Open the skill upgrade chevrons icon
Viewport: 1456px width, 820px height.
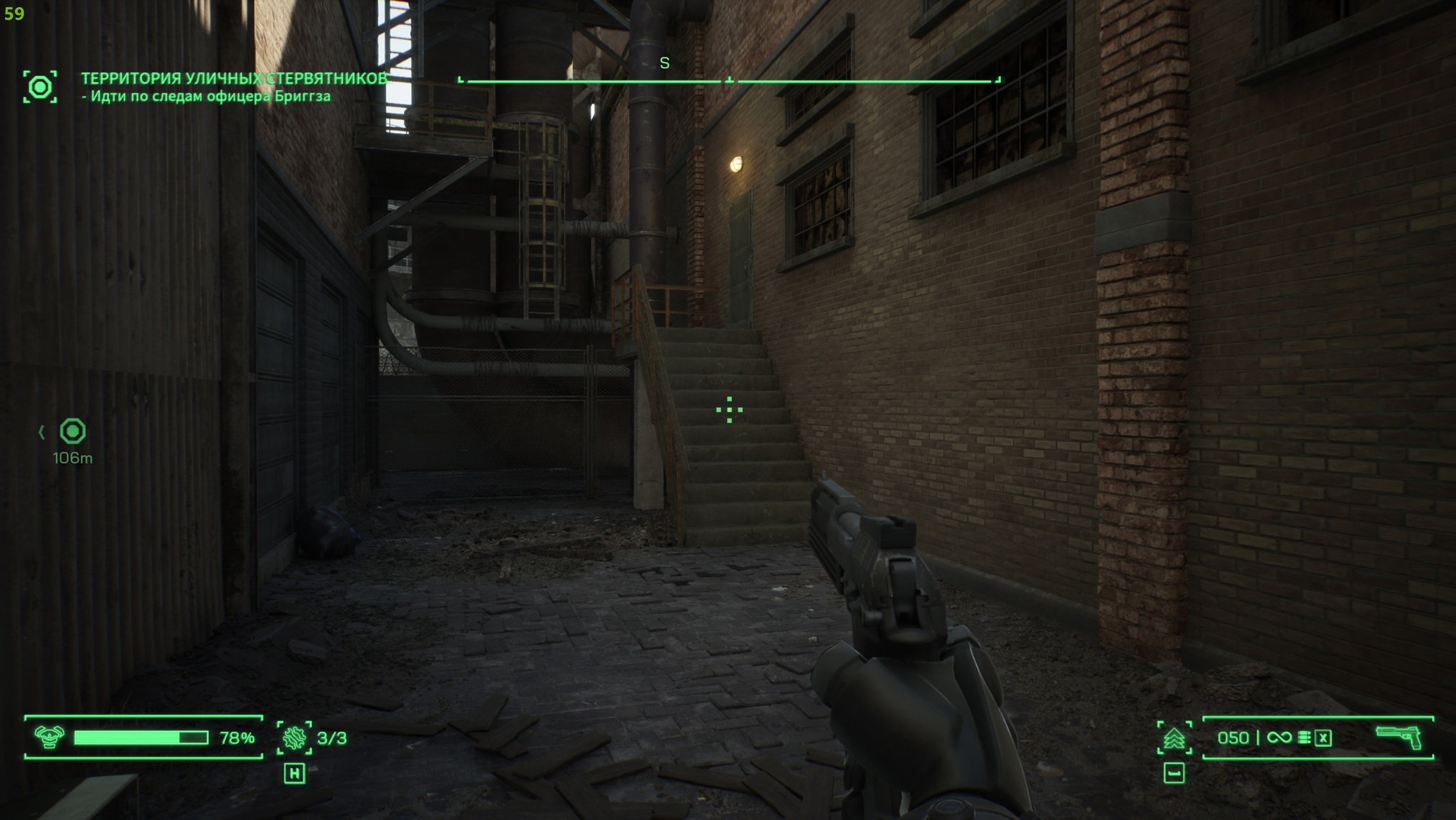coord(1174,738)
